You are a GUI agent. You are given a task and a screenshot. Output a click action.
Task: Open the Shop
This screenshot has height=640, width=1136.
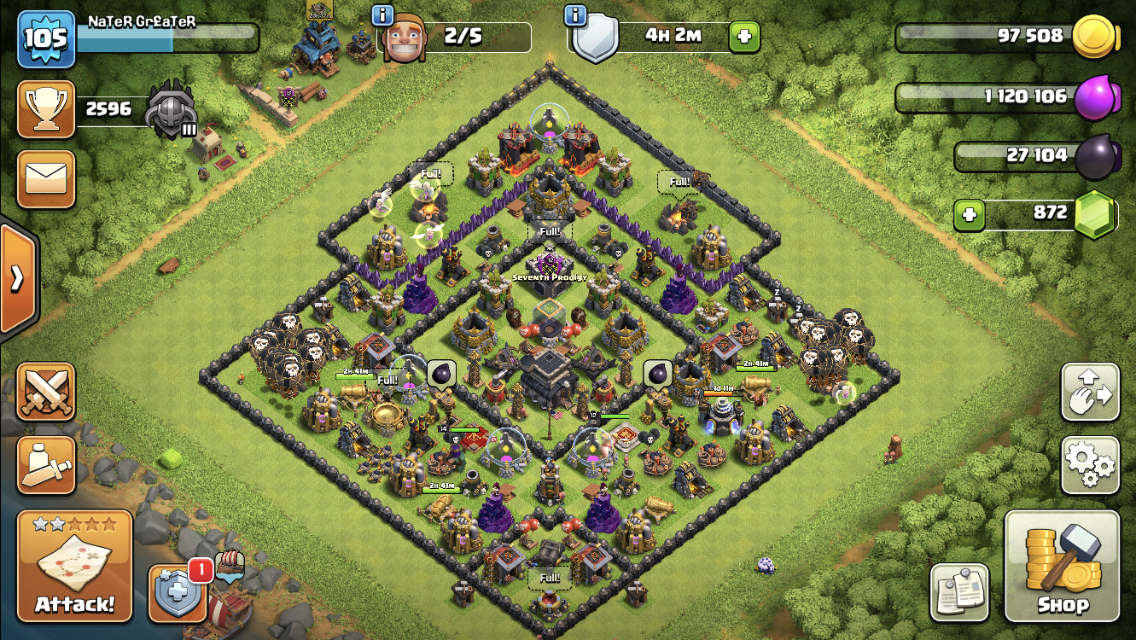[x=1062, y=566]
